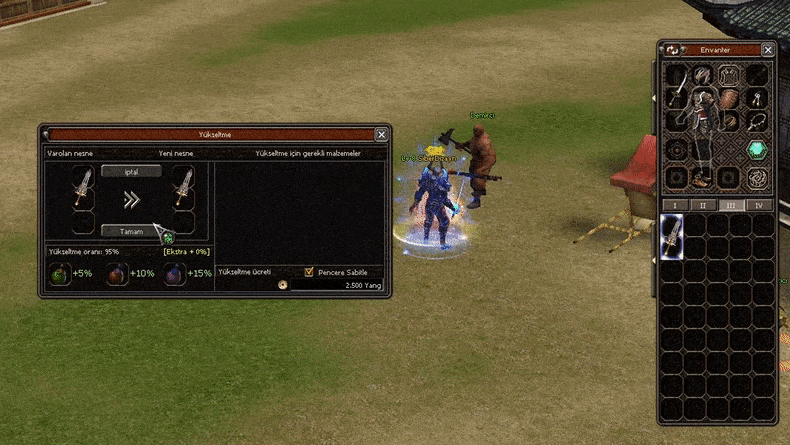
Task: Toggle the Pencere Sabitle checkbox
Action: point(309,272)
